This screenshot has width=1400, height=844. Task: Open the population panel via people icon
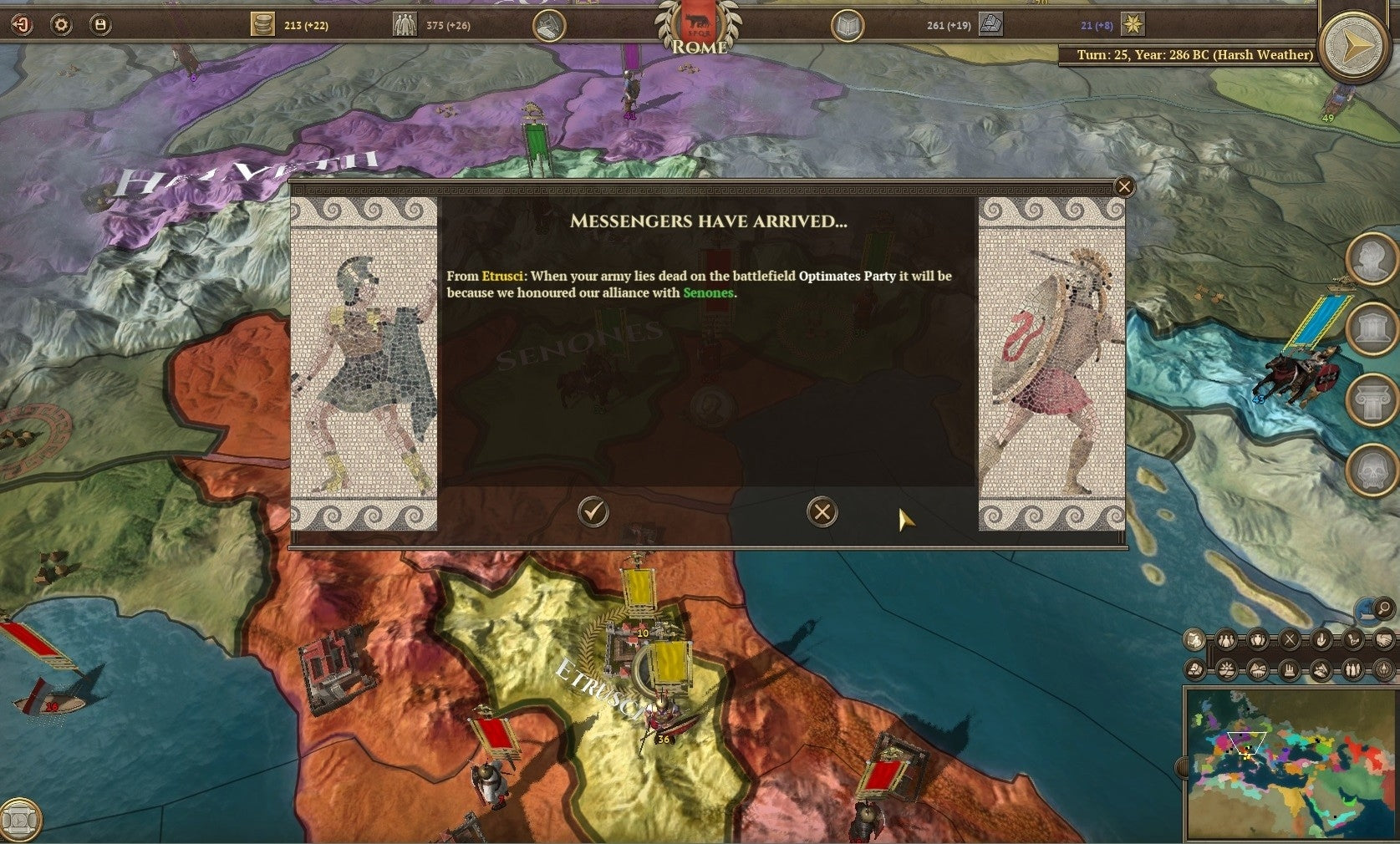point(404,24)
